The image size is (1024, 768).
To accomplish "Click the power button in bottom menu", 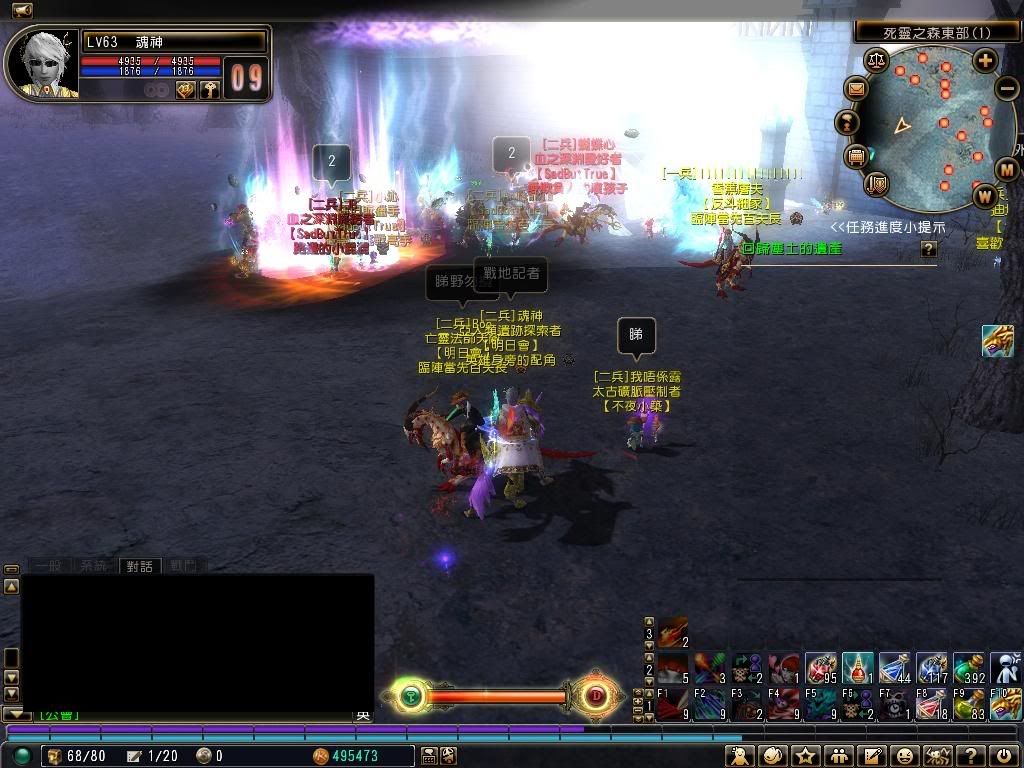I will point(1004,756).
